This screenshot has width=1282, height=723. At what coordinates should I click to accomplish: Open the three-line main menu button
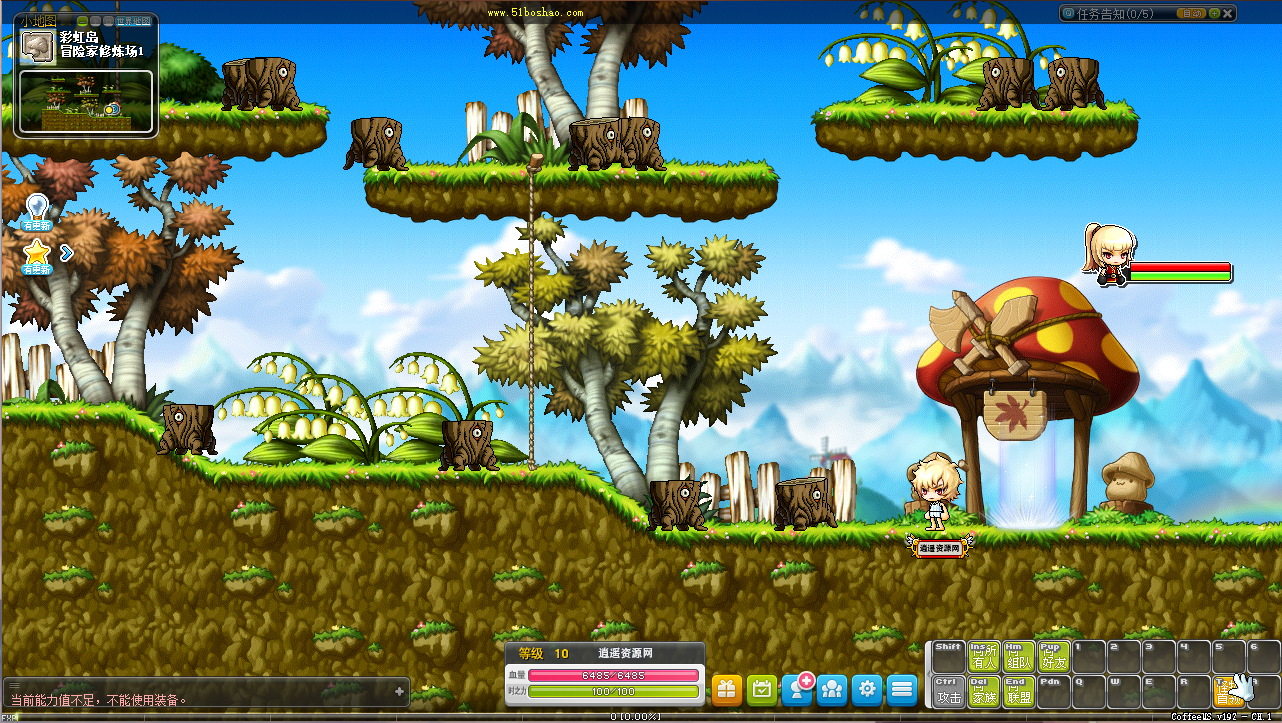[x=902, y=689]
